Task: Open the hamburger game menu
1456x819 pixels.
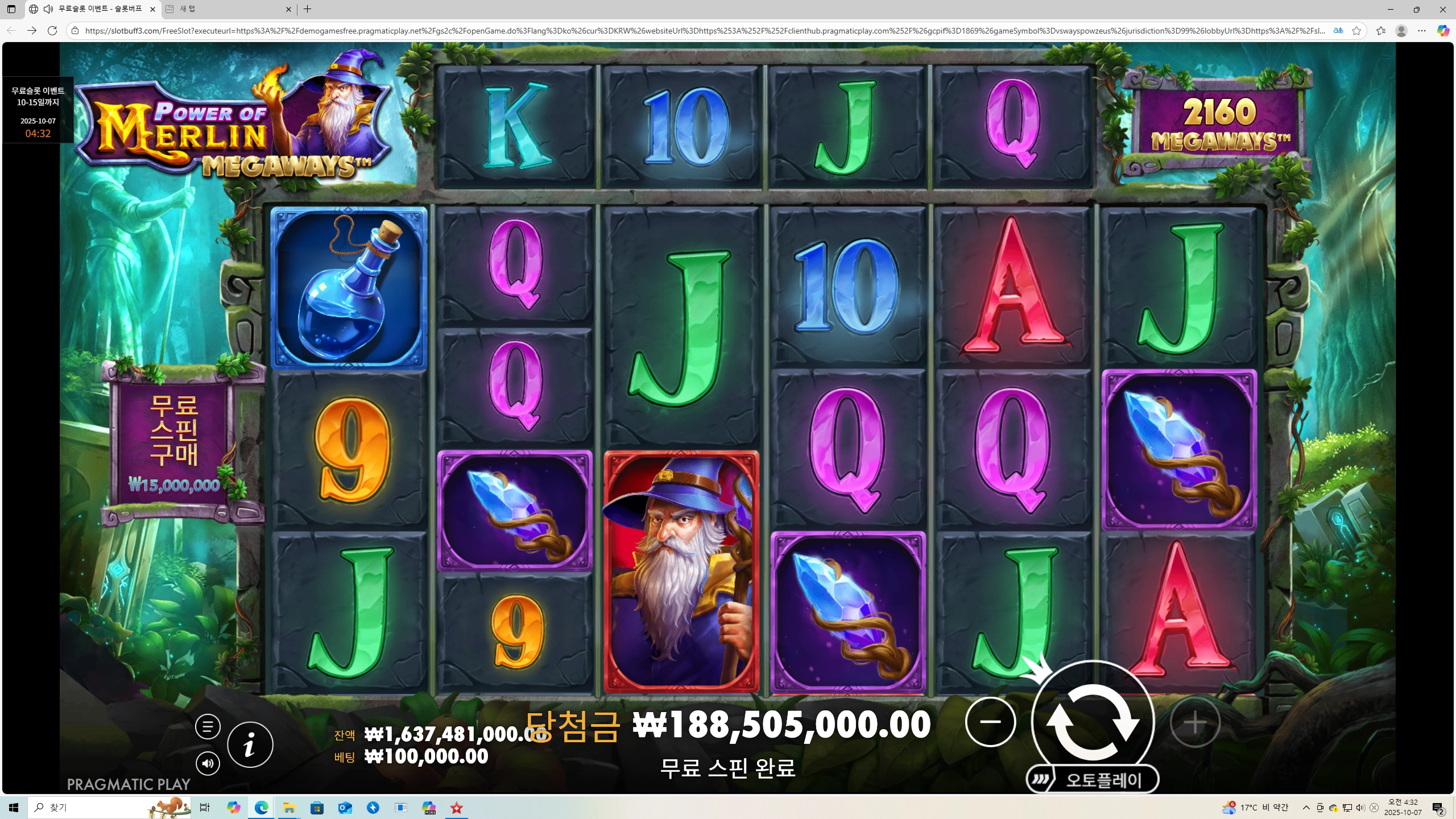Action: (208, 726)
